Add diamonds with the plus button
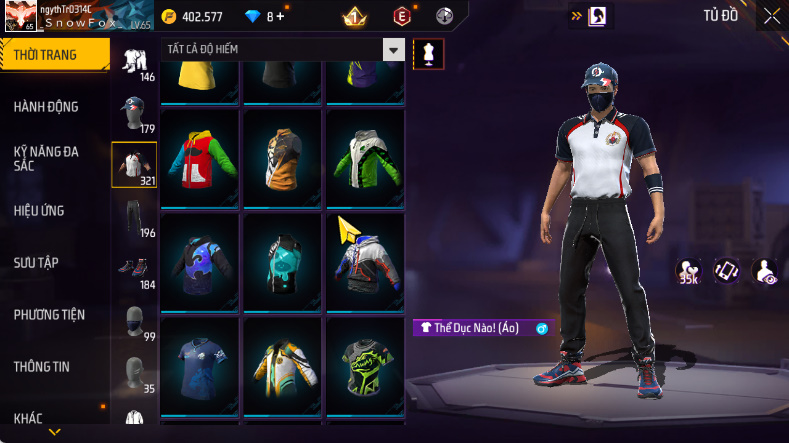The image size is (789, 443). coord(280,16)
